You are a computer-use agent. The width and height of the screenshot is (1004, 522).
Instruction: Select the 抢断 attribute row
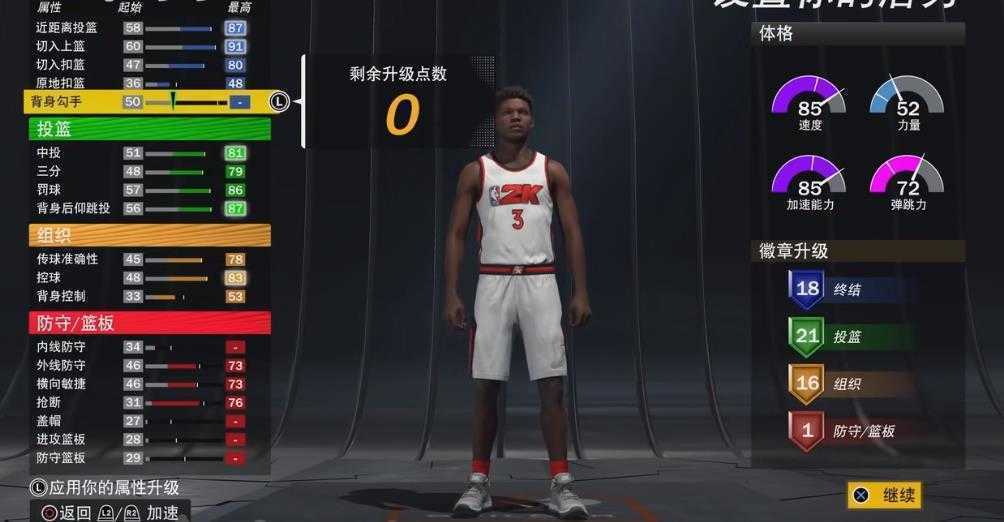(140, 402)
